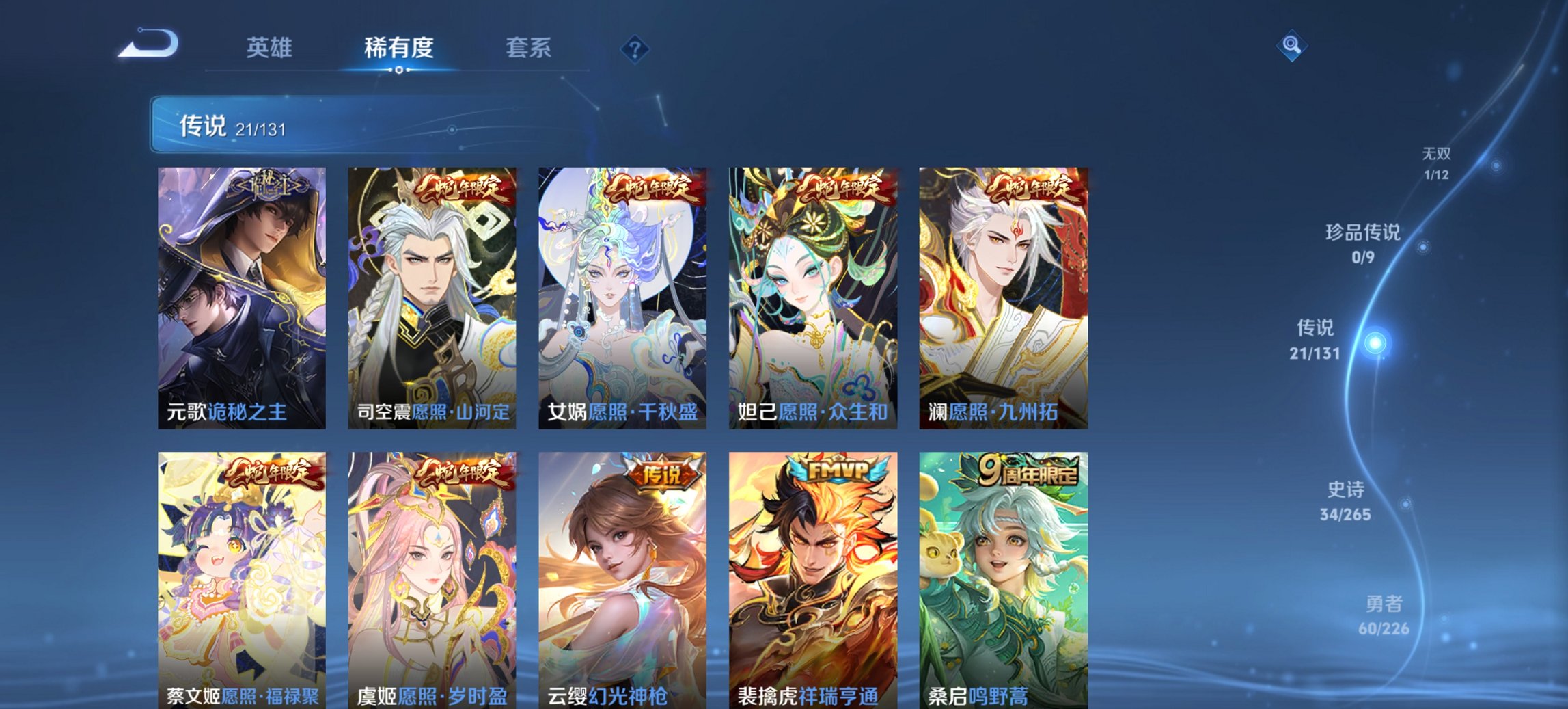Jump to the 无双 rarity section

tap(1436, 164)
